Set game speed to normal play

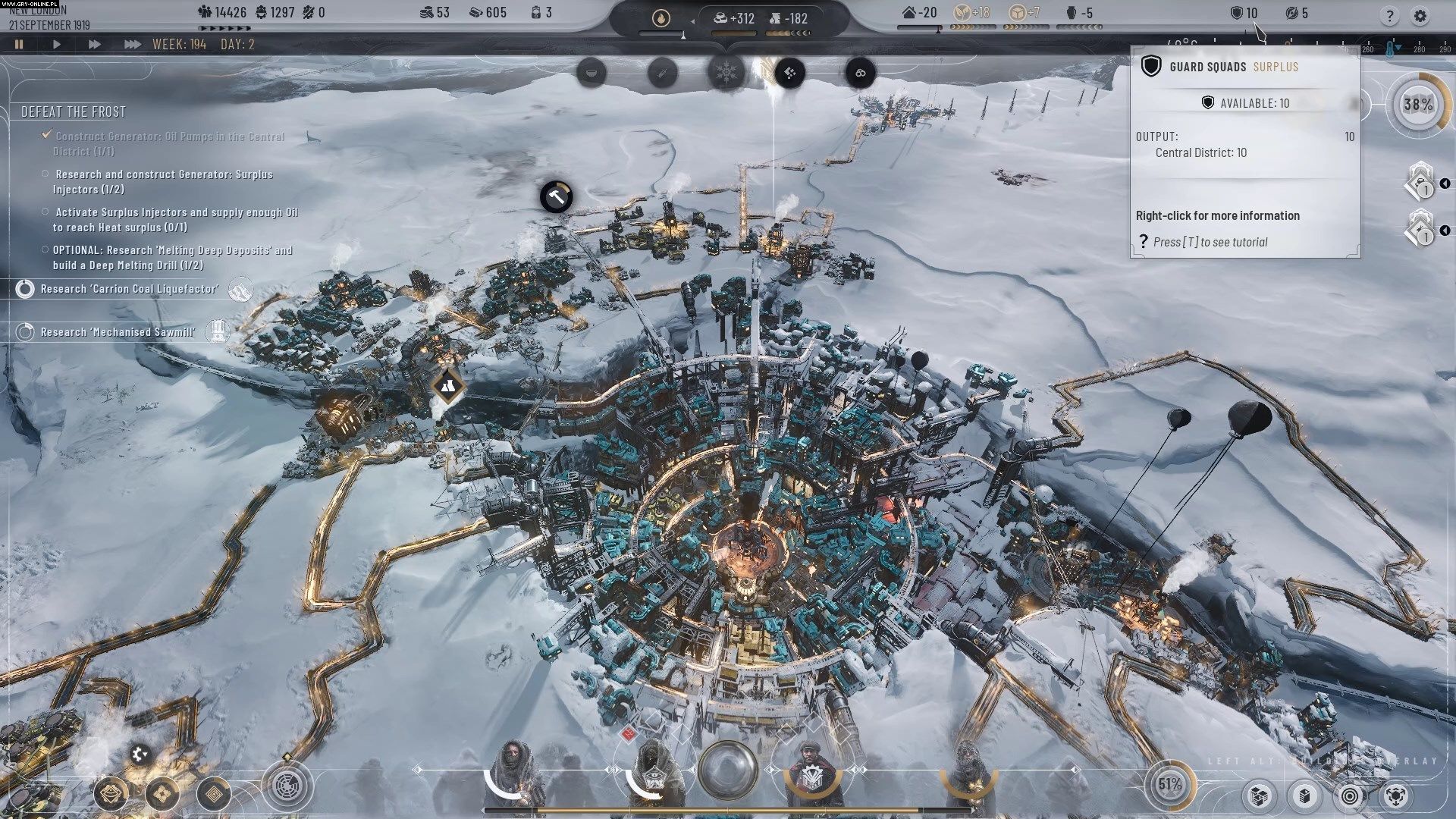(x=57, y=45)
